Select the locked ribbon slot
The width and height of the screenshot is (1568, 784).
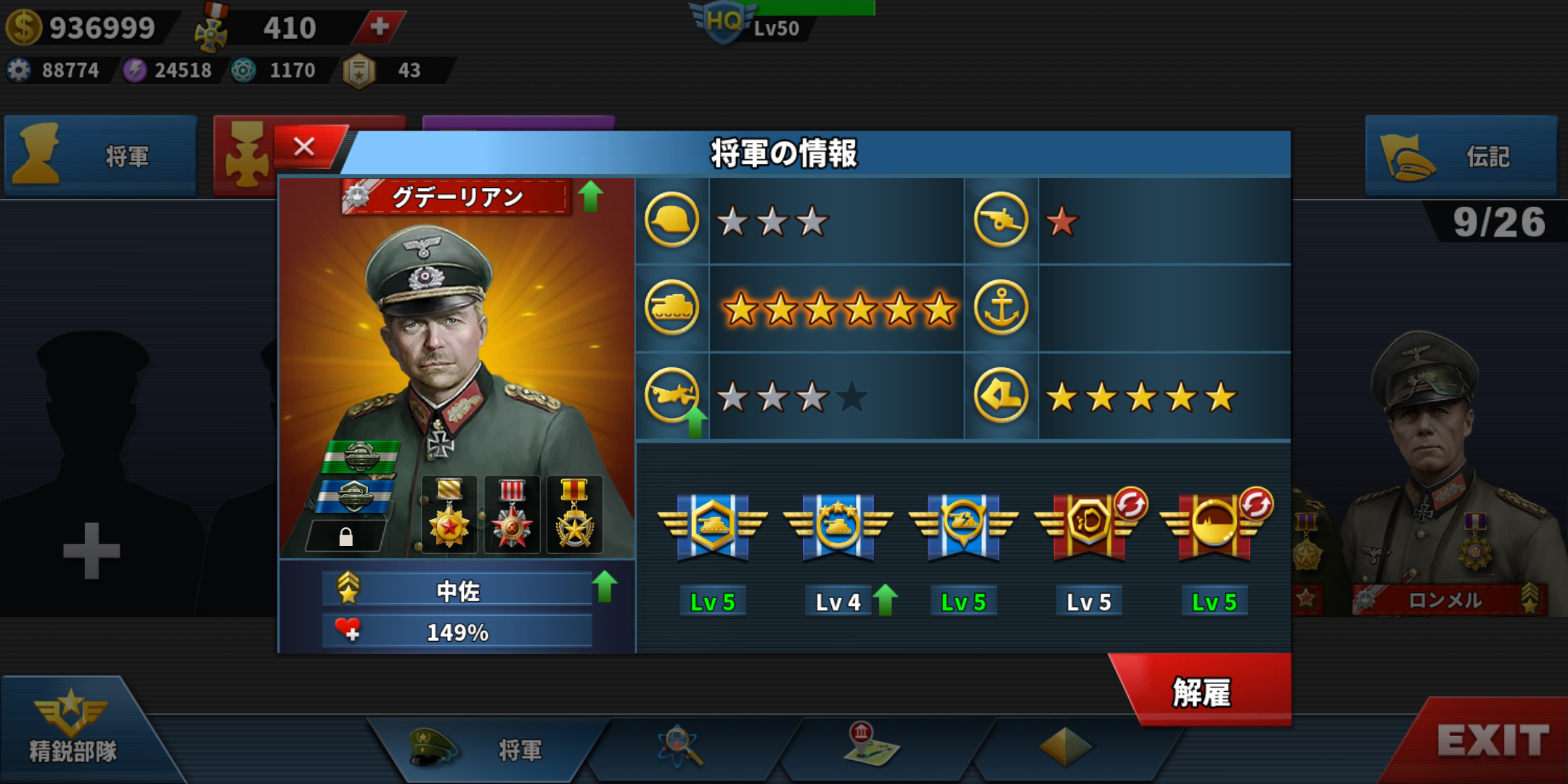pos(346,536)
